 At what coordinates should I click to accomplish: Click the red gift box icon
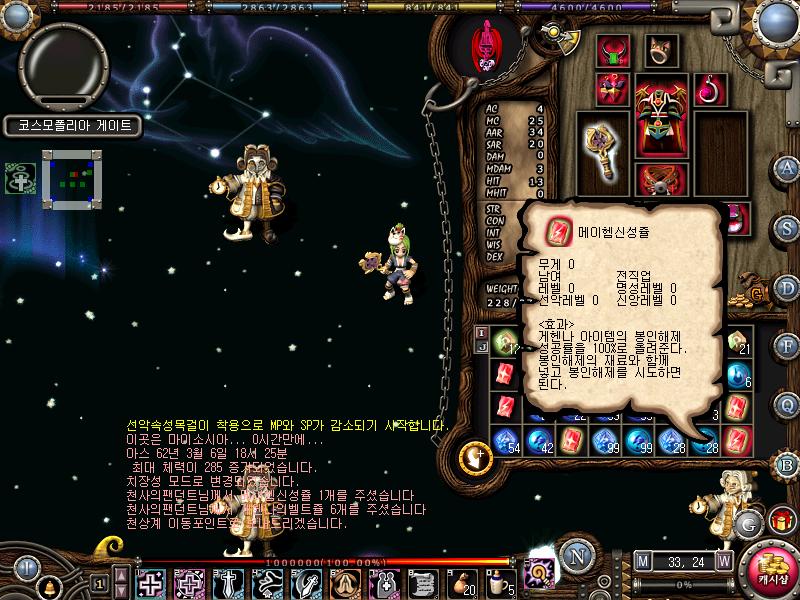tap(779, 521)
